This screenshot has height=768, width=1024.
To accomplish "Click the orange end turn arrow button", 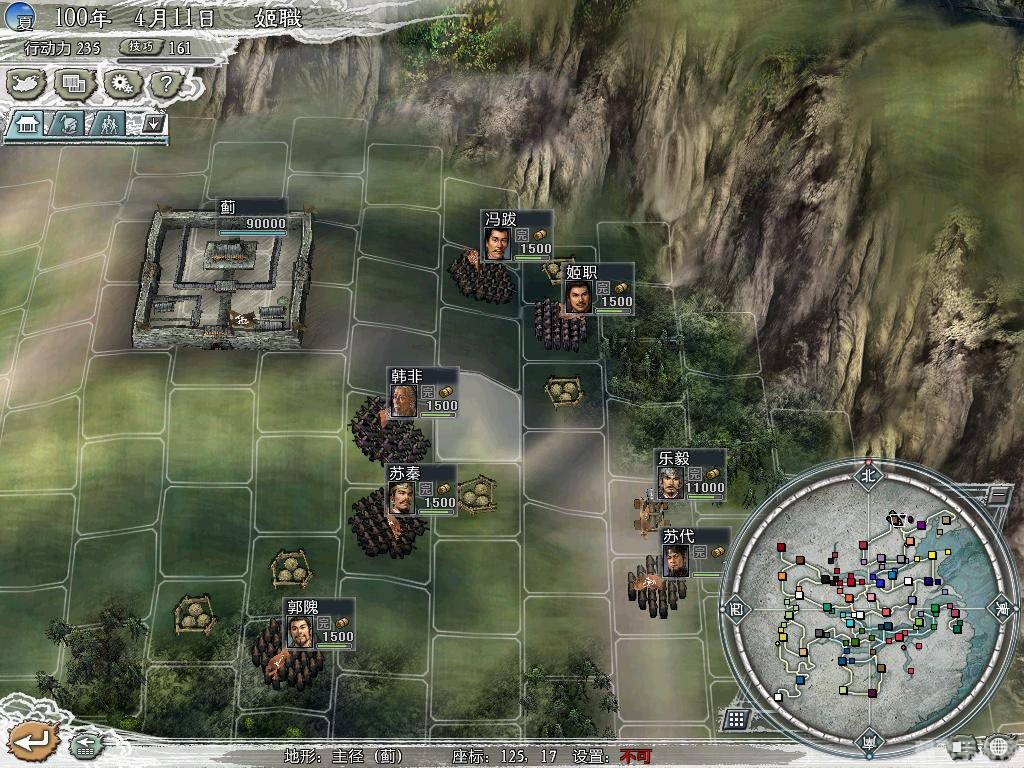I will [x=32, y=740].
